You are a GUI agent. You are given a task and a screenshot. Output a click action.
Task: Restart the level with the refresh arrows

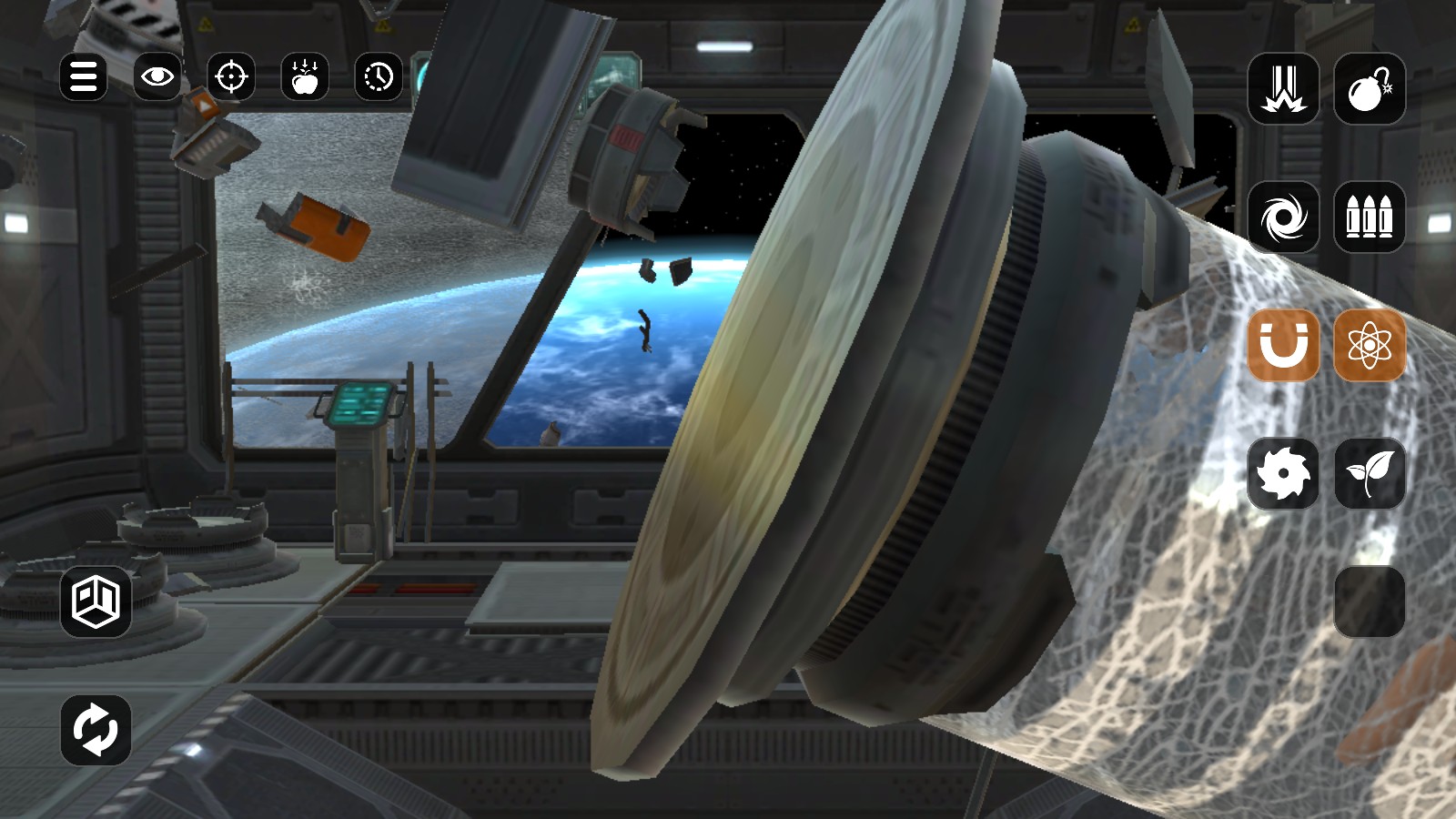(x=94, y=730)
